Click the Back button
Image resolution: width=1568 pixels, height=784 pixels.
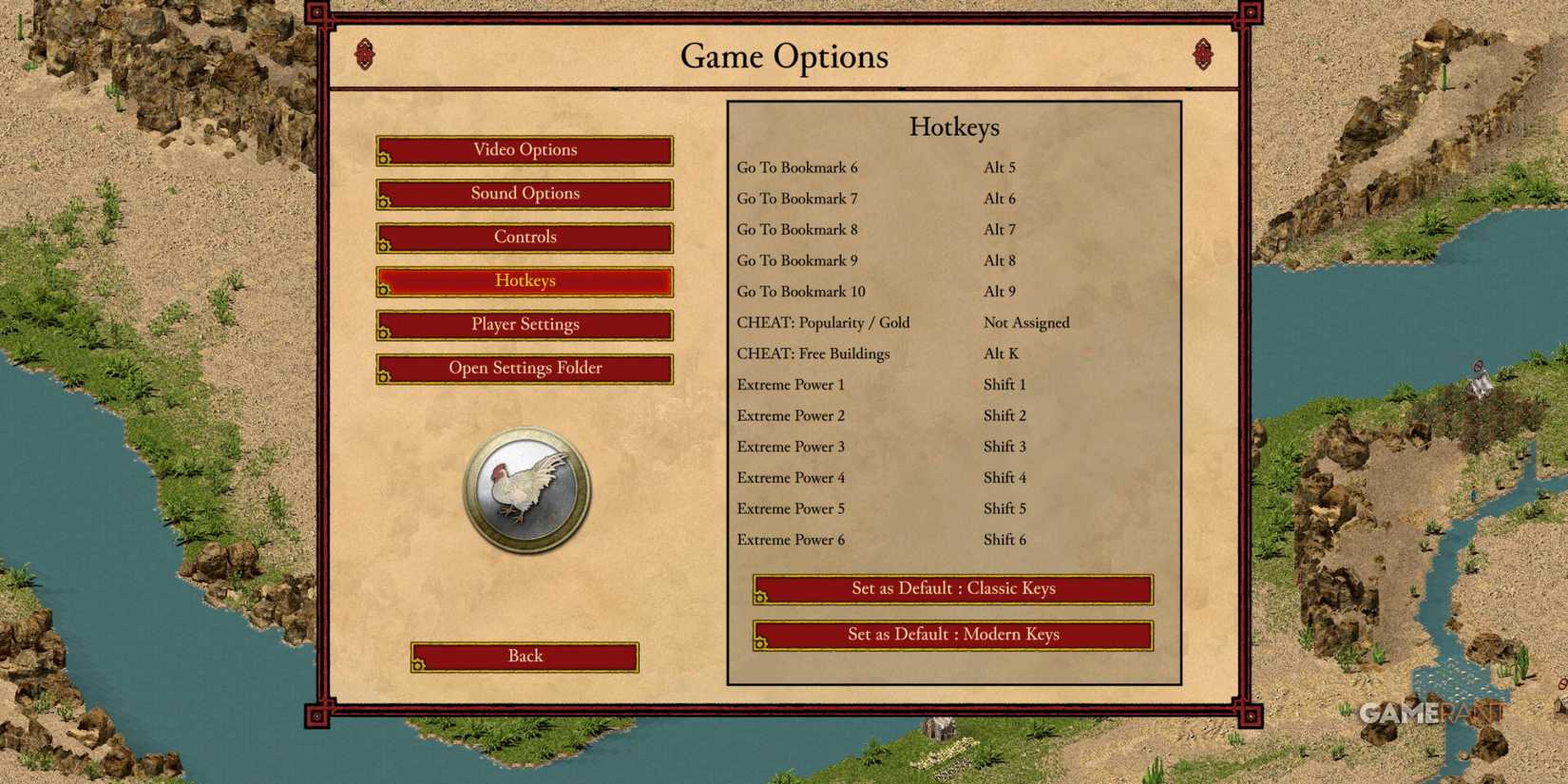(524, 656)
